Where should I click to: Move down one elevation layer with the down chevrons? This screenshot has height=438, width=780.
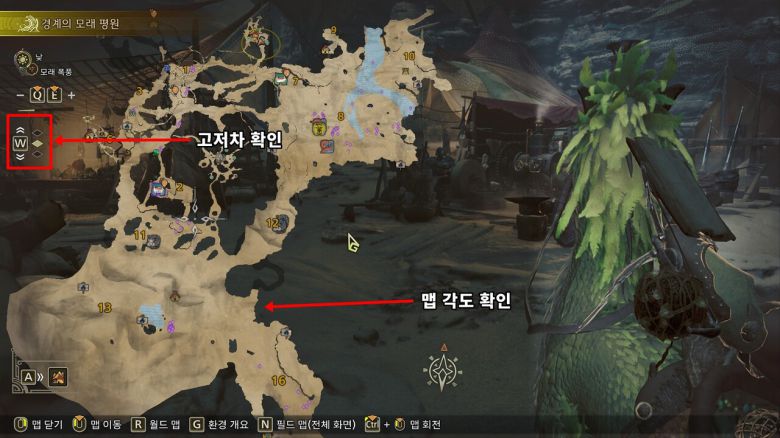point(20,157)
